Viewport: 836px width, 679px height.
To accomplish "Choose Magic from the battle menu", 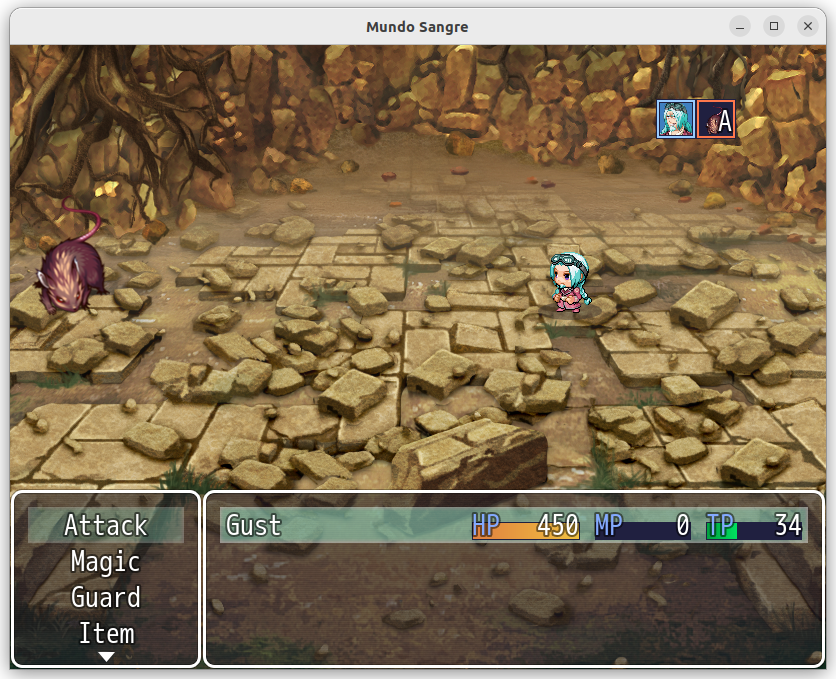I will 106,561.
